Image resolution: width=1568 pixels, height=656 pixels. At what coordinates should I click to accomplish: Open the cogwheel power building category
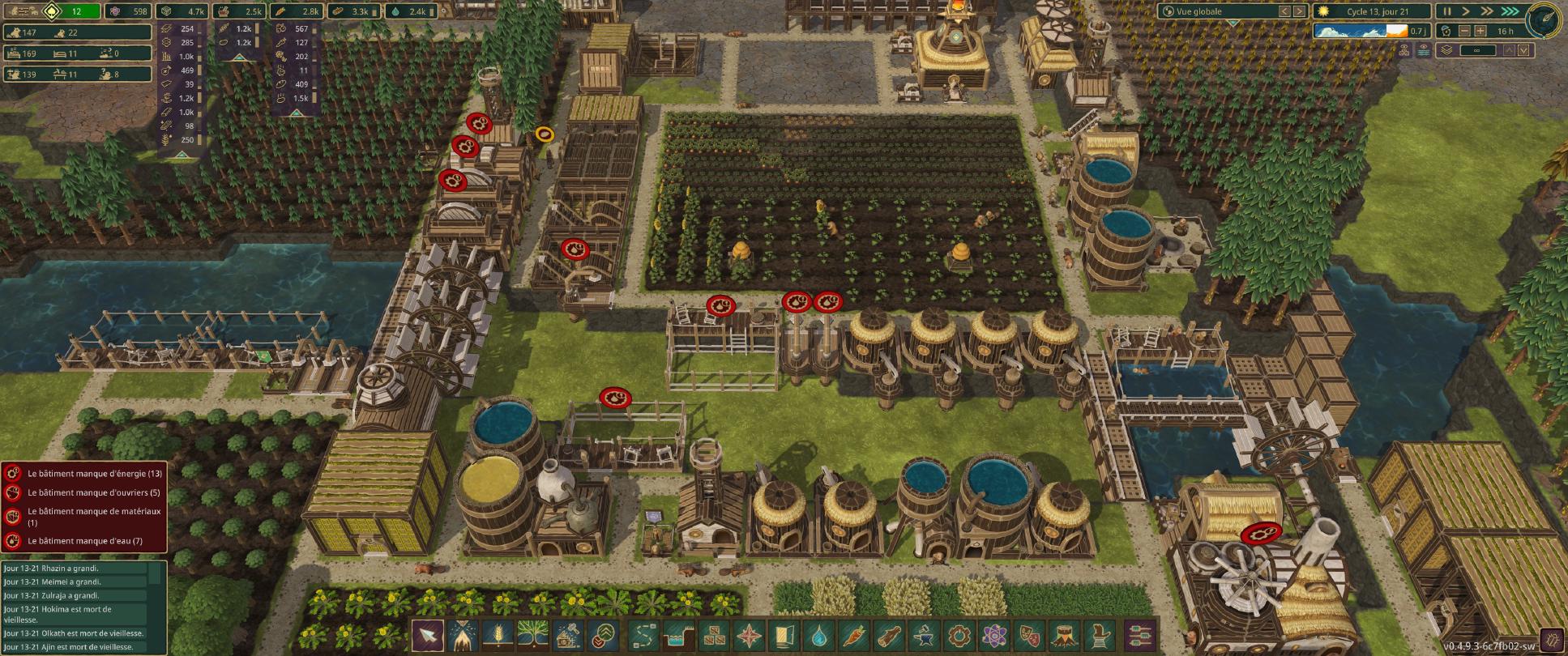pyautogui.click(x=959, y=635)
